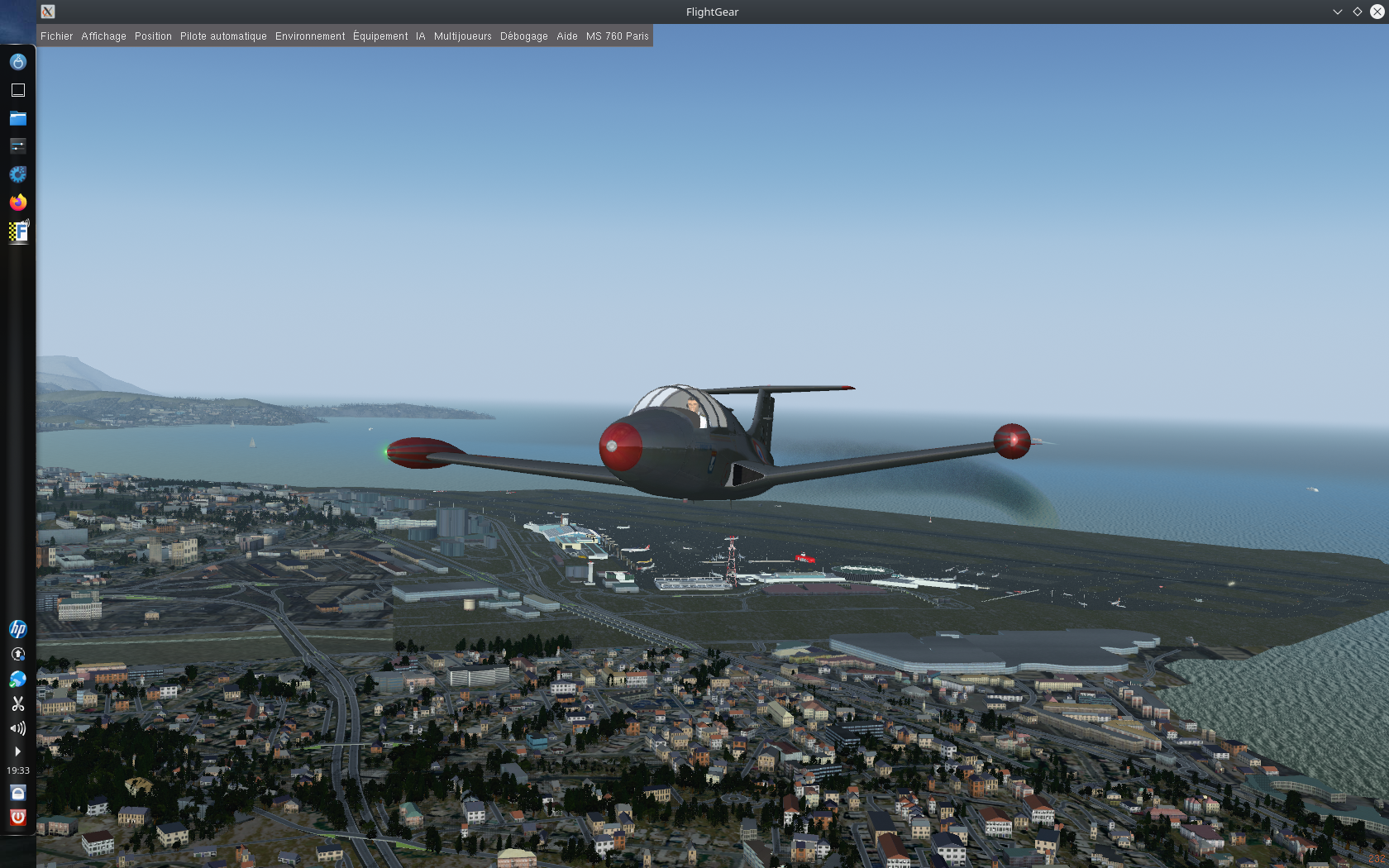Click the IA menu entry
1389x868 pixels.
[420, 36]
